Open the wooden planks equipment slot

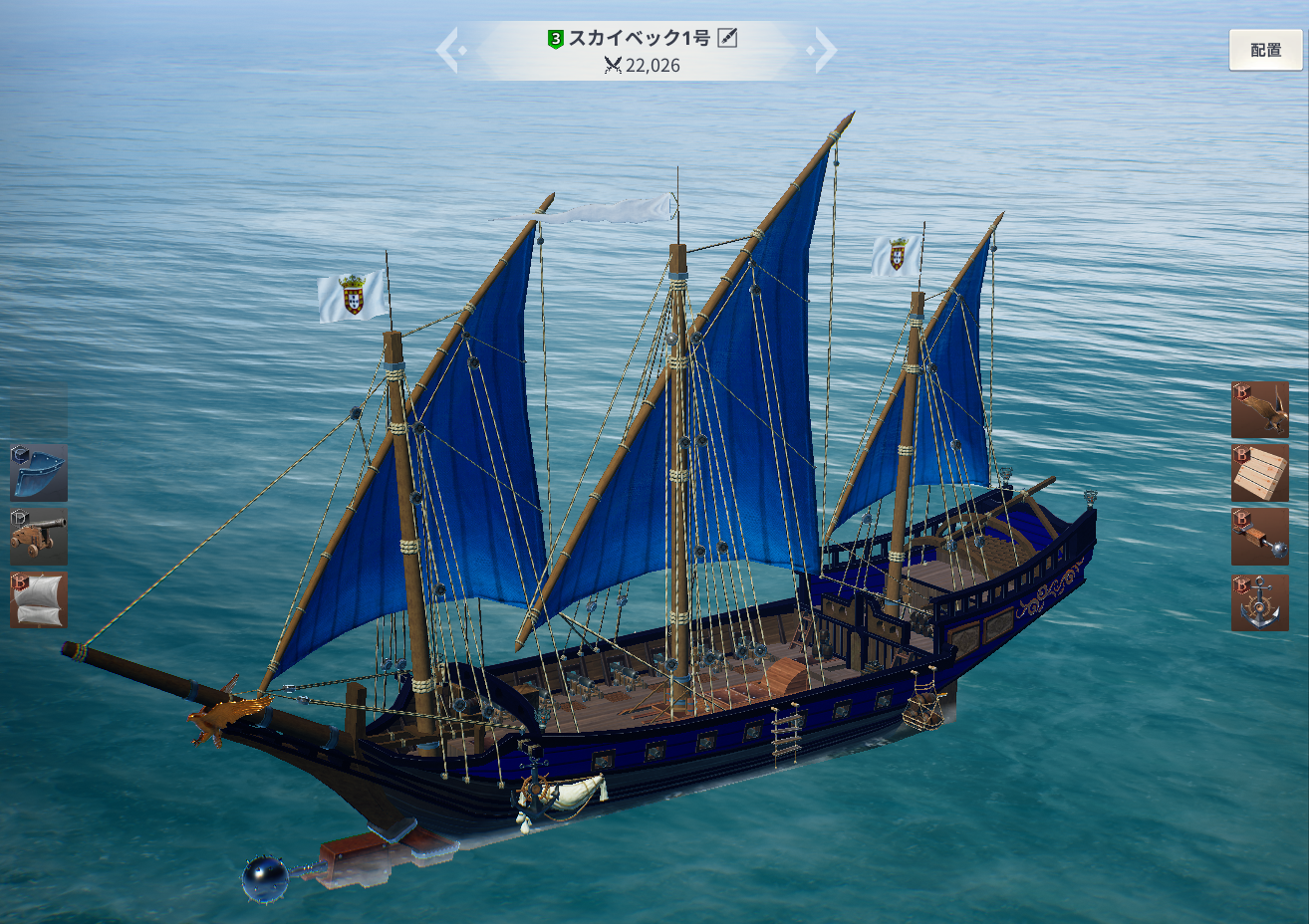point(1260,473)
